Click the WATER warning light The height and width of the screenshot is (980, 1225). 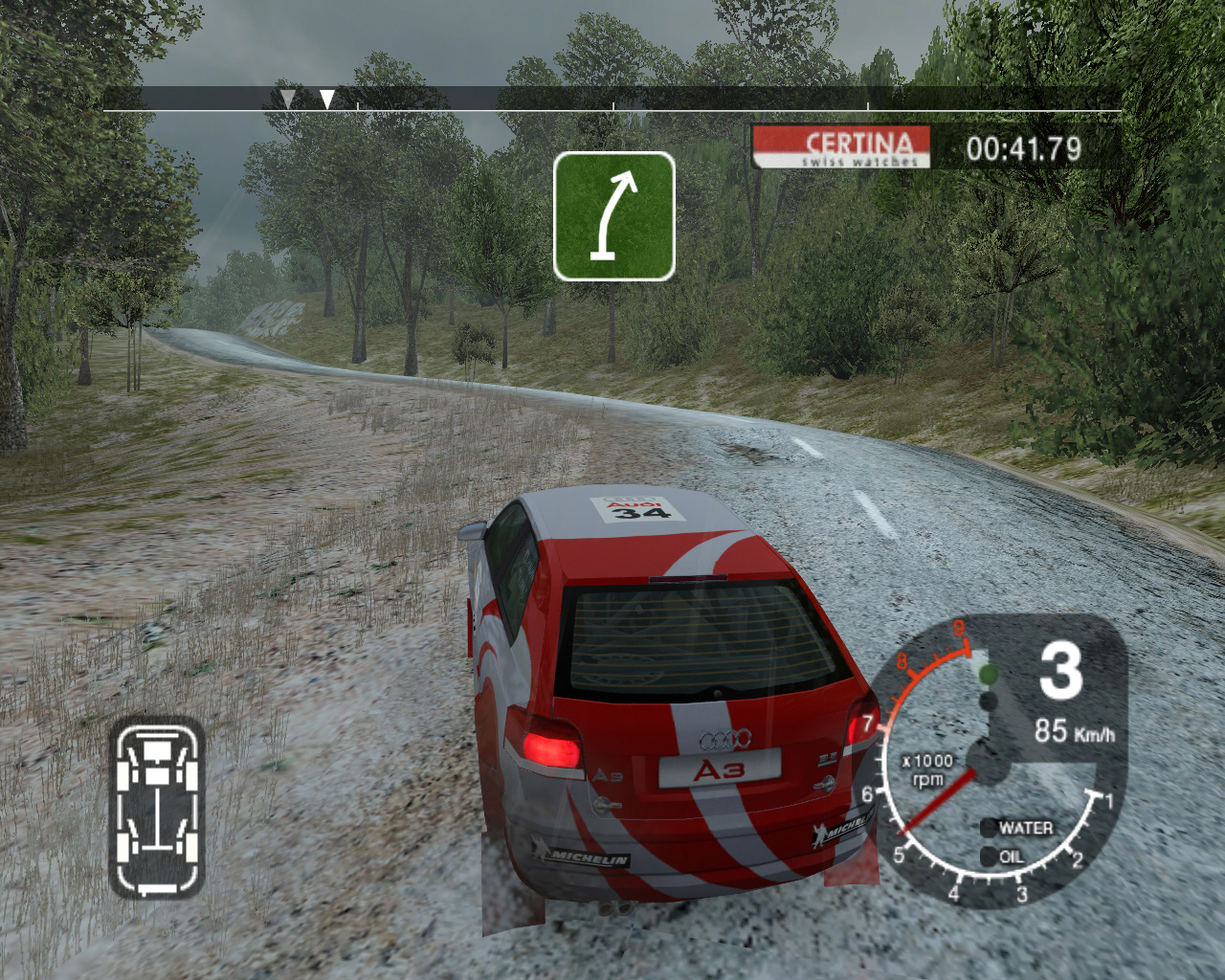tap(989, 828)
